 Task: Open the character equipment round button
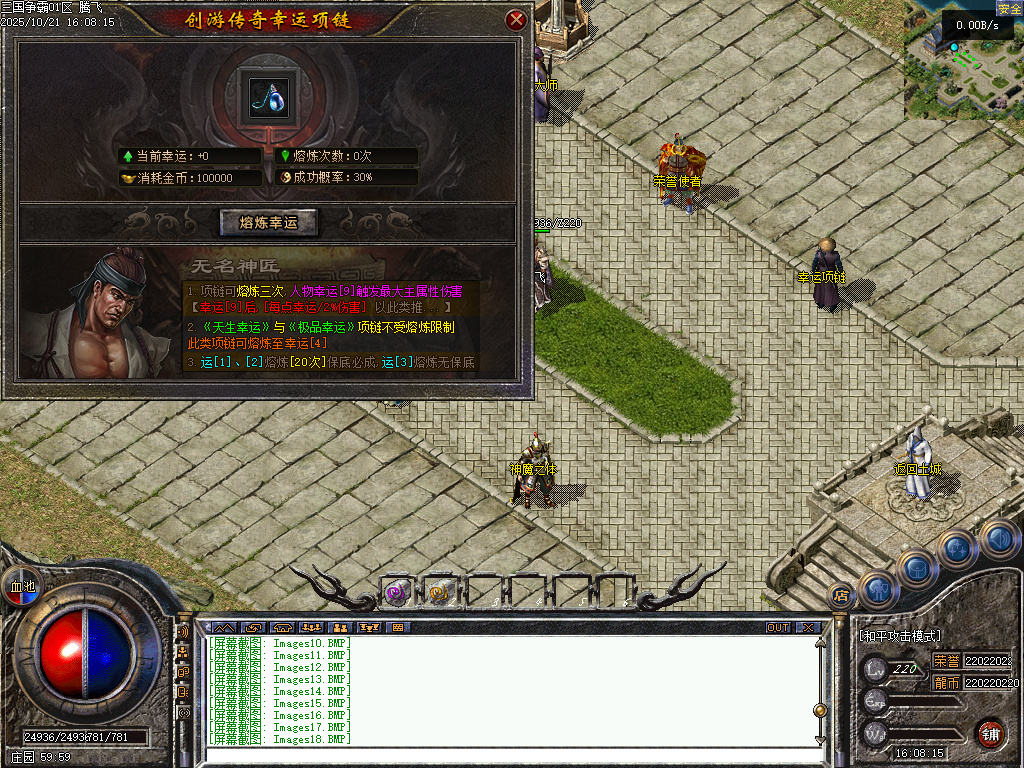877,589
